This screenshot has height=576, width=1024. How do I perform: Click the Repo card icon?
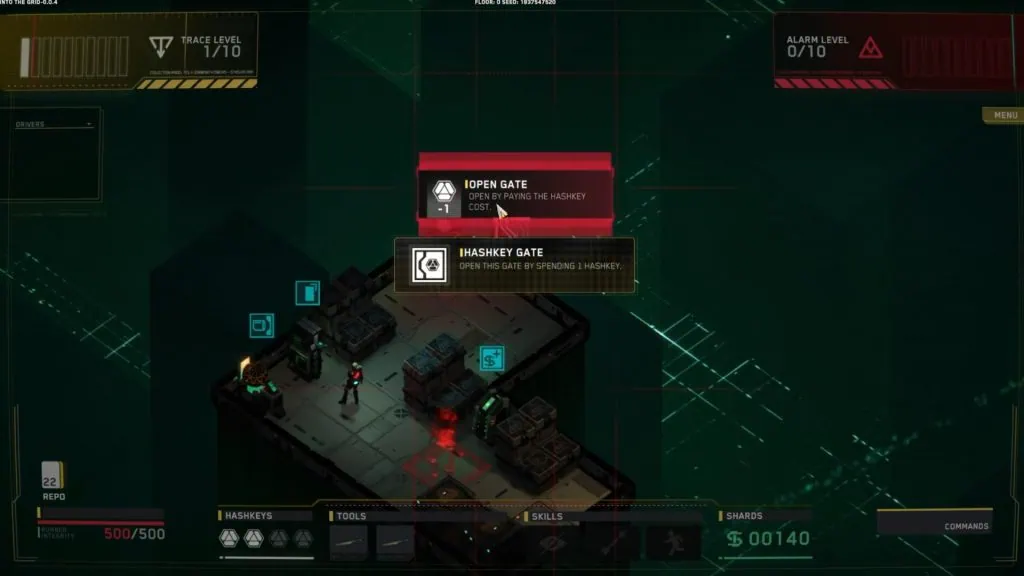point(51,475)
